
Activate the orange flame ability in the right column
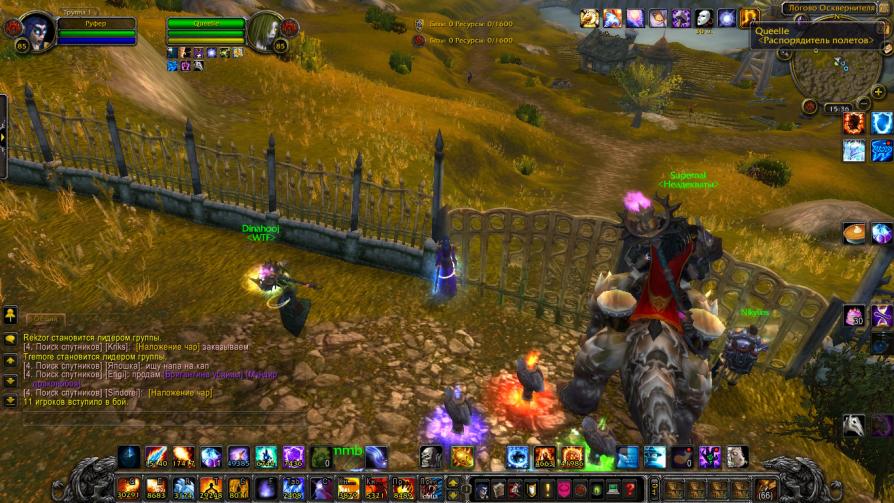(x=853, y=123)
